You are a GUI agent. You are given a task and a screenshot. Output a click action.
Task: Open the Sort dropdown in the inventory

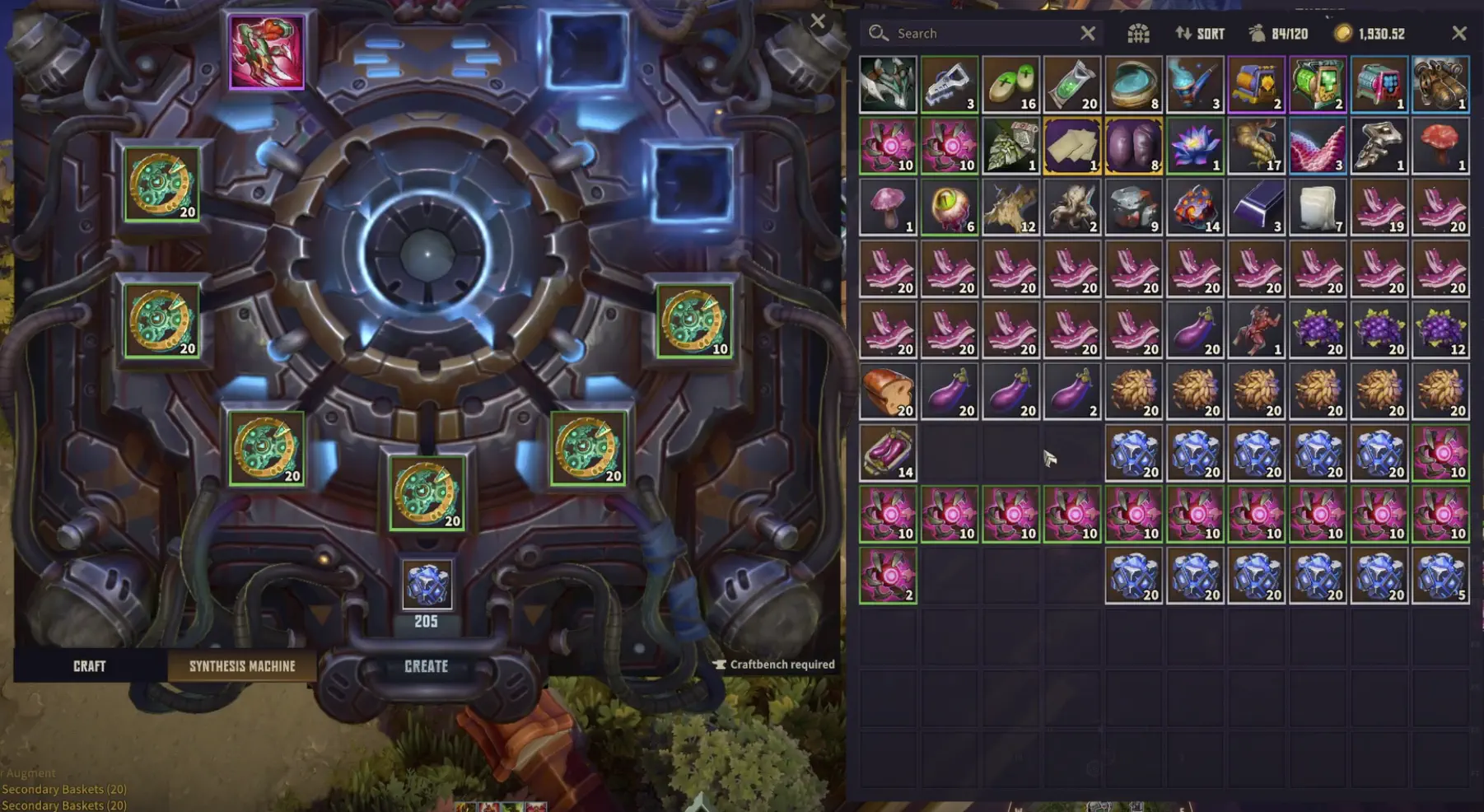(1200, 33)
